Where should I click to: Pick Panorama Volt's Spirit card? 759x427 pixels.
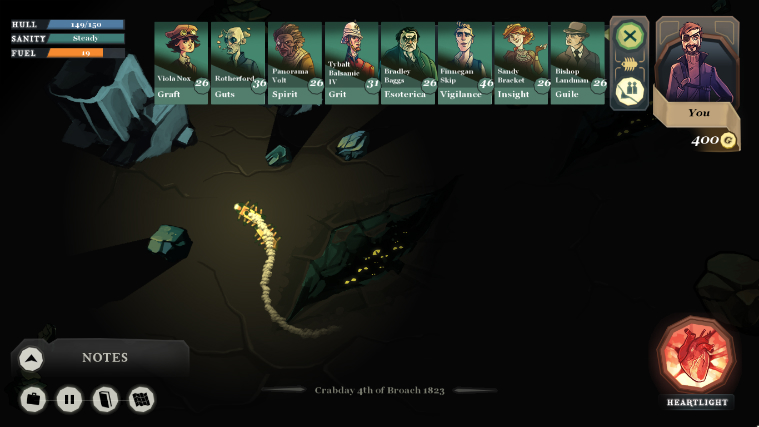tap(294, 62)
